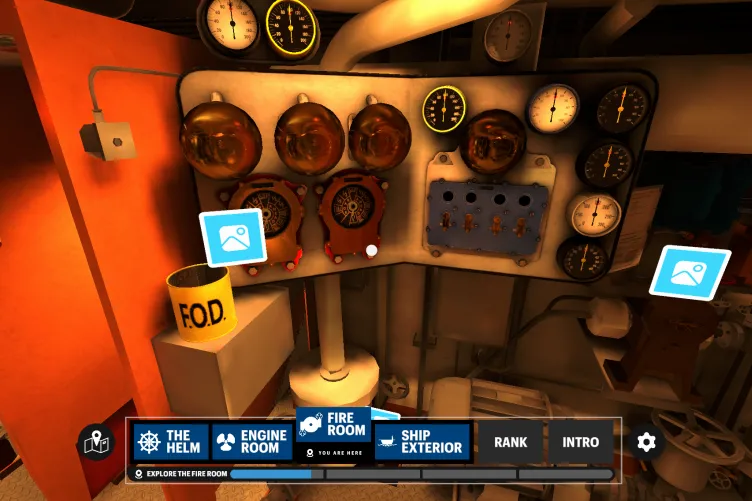752x501 pixels.
Task: Go to The Helm location
Action: 171,442
